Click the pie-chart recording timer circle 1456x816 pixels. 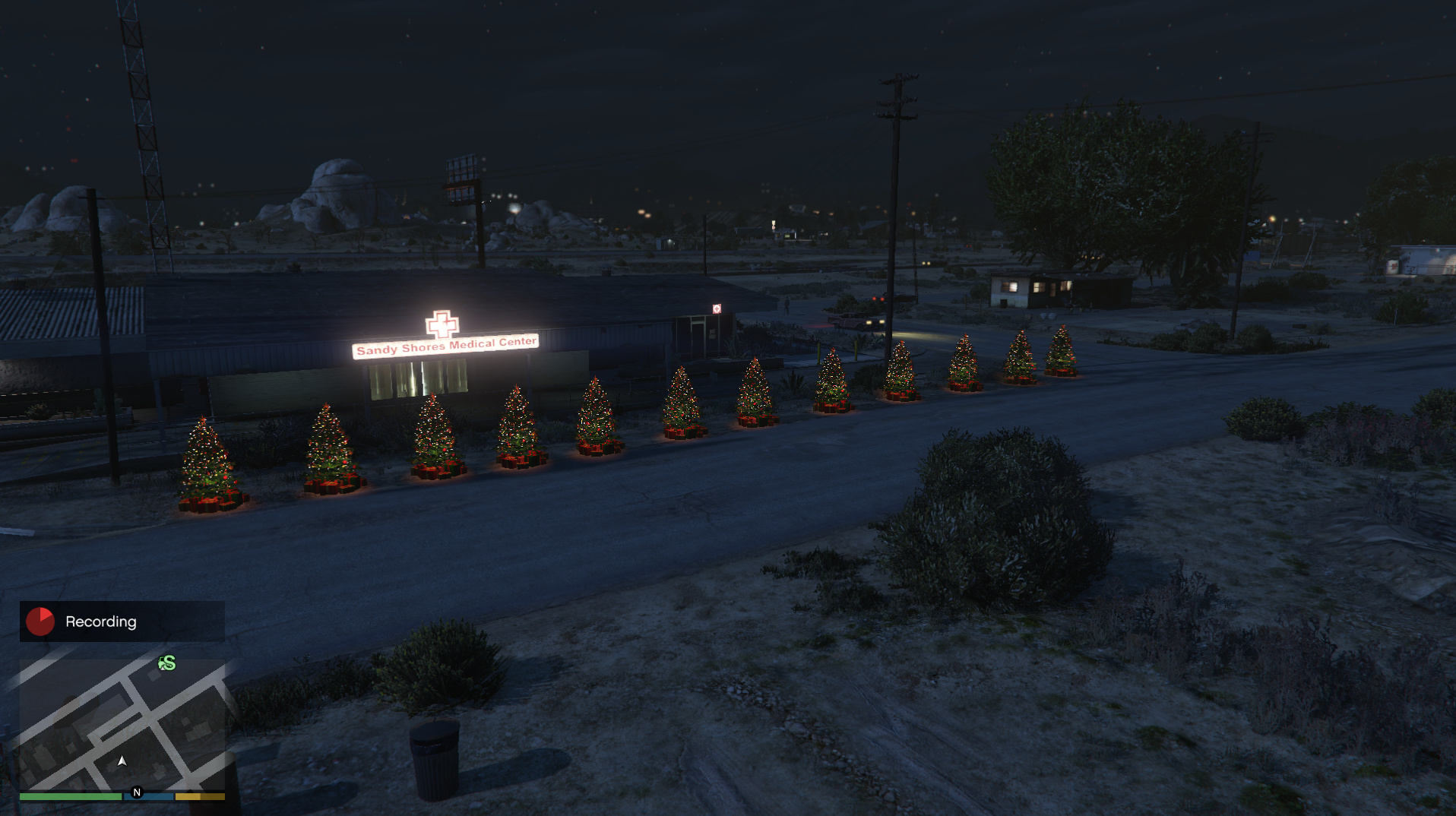pyautogui.click(x=40, y=621)
